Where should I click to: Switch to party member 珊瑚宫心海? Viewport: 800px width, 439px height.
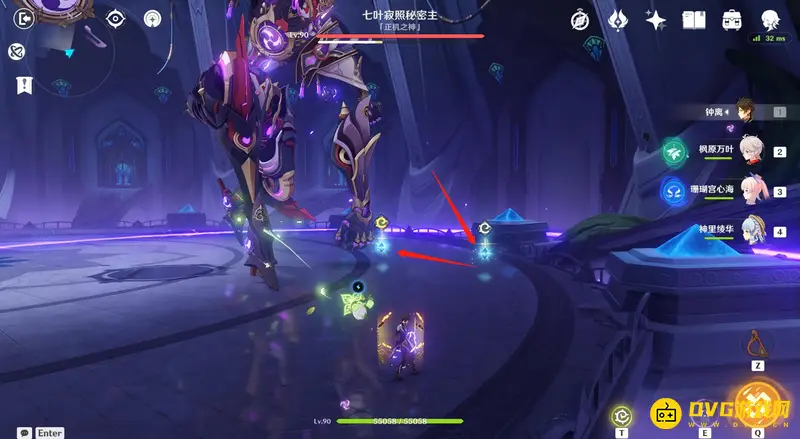coord(750,191)
